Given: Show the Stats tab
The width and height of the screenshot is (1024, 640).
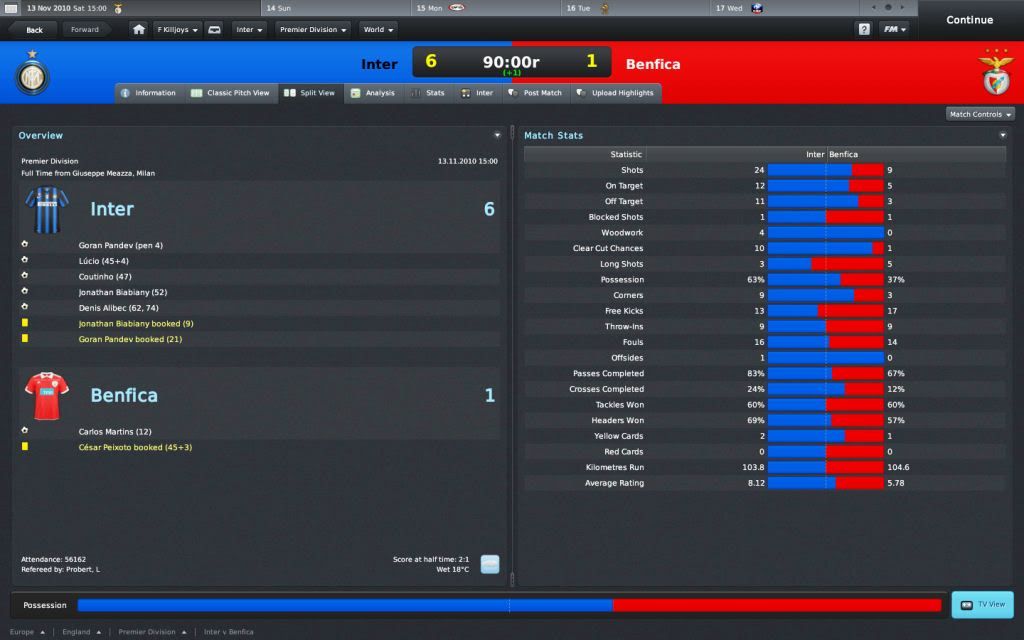Looking at the screenshot, I should (x=428, y=93).
